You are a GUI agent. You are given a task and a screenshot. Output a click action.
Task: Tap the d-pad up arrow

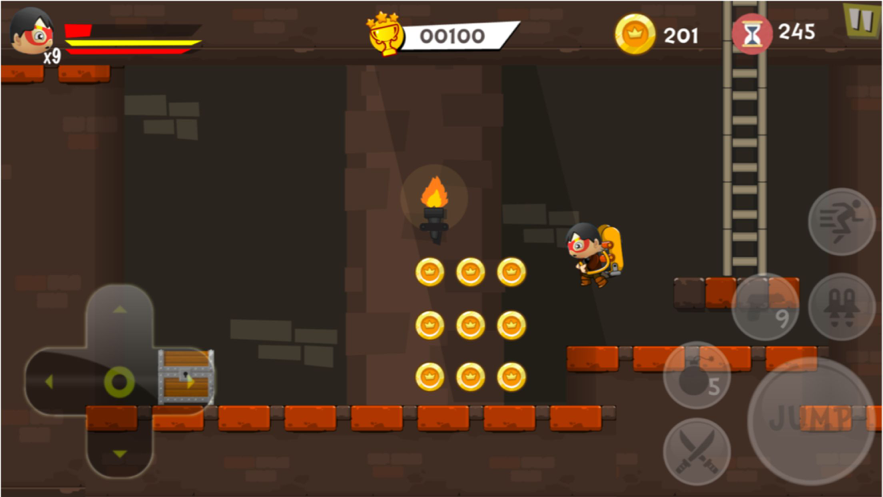click(119, 312)
